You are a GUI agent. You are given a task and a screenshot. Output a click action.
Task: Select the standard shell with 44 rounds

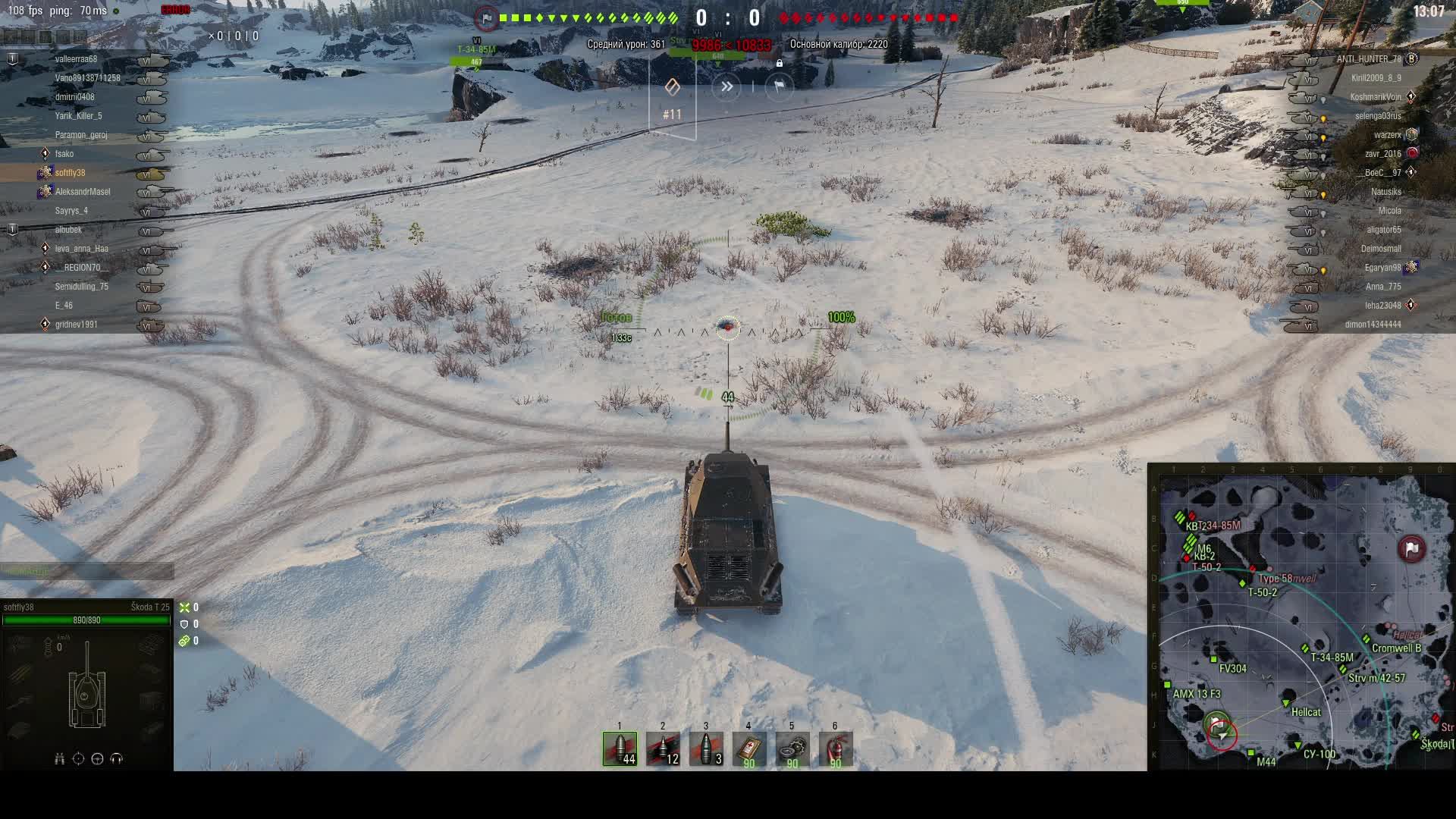[620, 748]
